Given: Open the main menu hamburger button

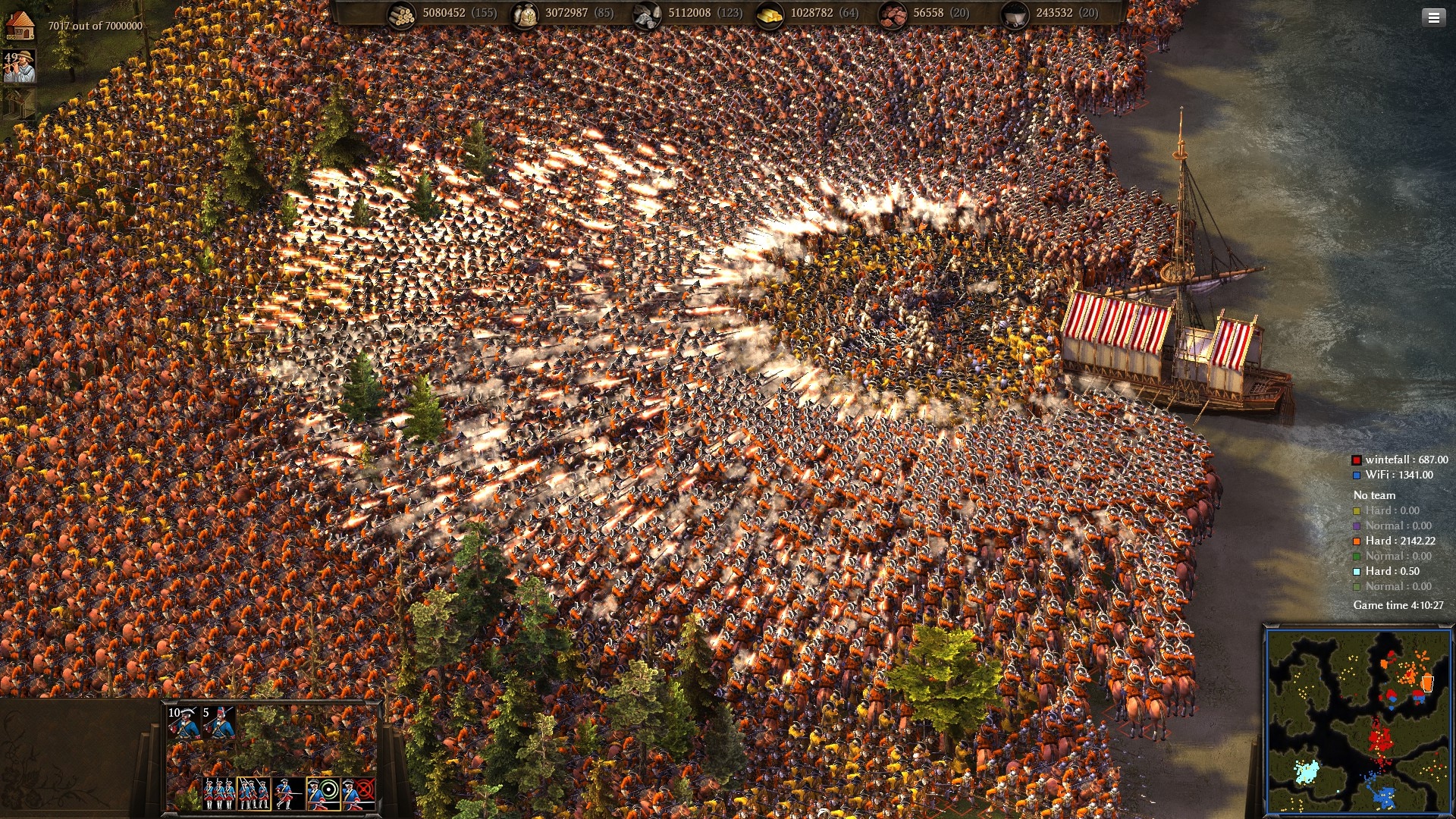Looking at the screenshot, I should pyautogui.click(x=1433, y=18).
